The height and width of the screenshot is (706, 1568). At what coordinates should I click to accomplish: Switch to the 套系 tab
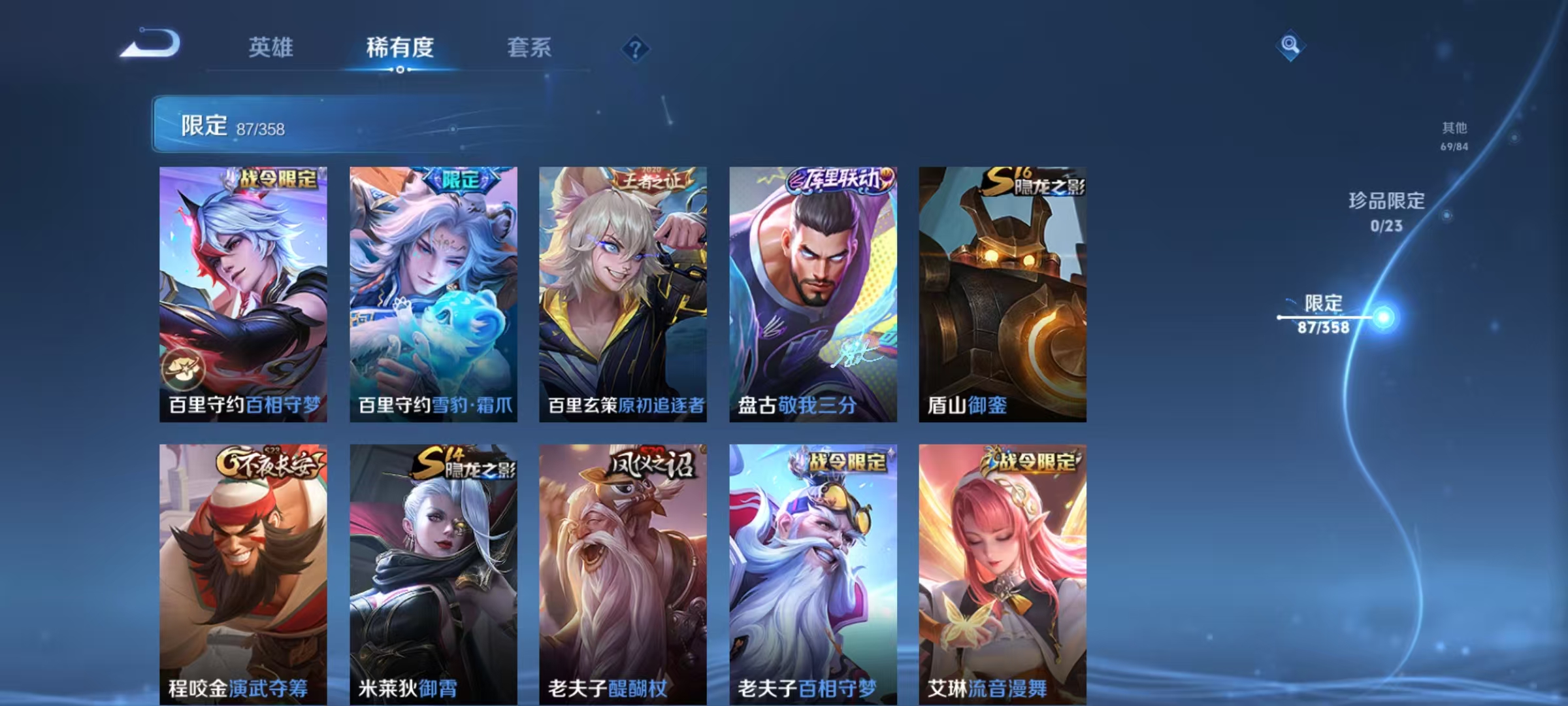529,48
